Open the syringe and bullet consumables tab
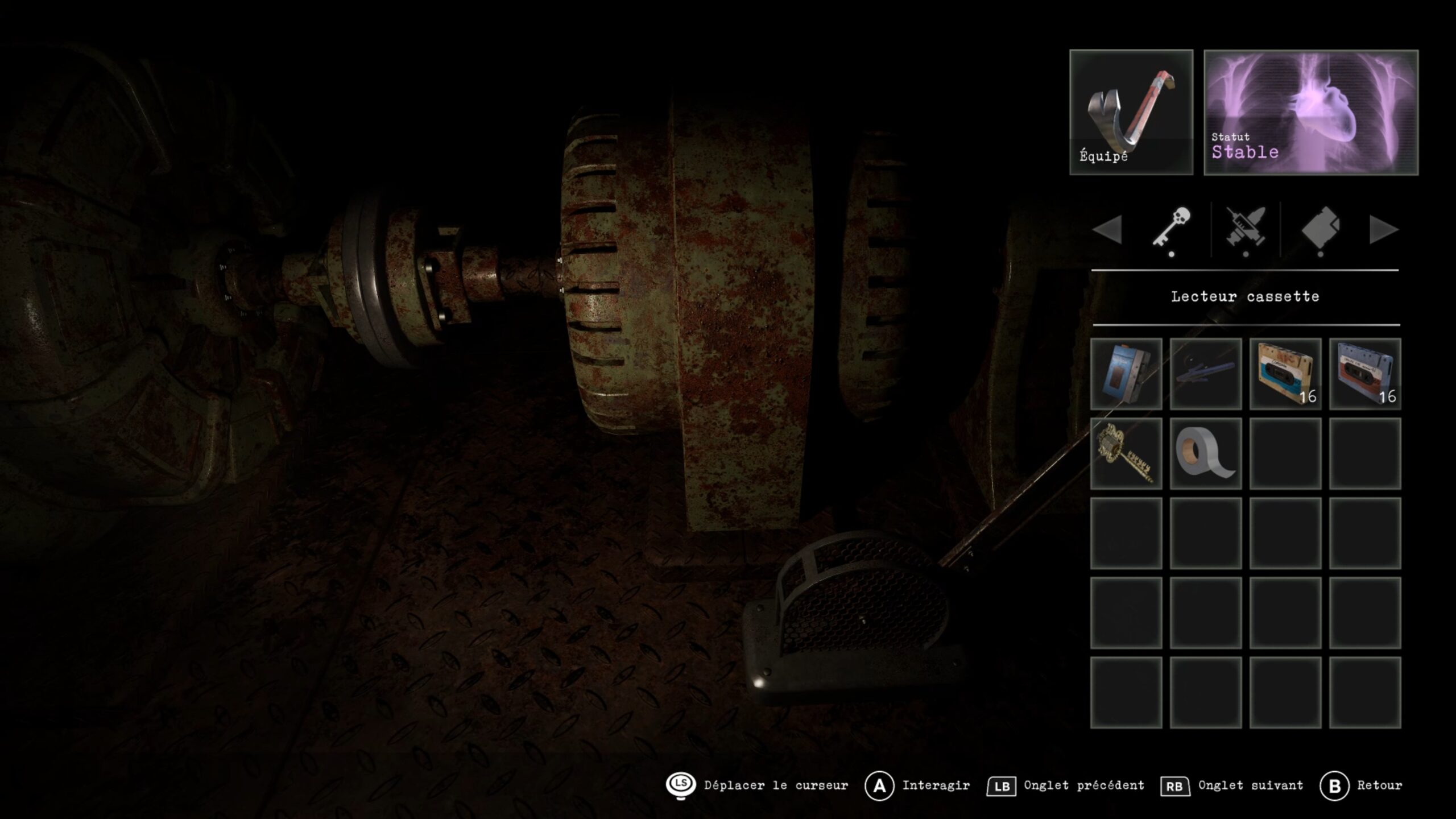The width and height of the screenshot is (1456, 819). [1246, 229]
